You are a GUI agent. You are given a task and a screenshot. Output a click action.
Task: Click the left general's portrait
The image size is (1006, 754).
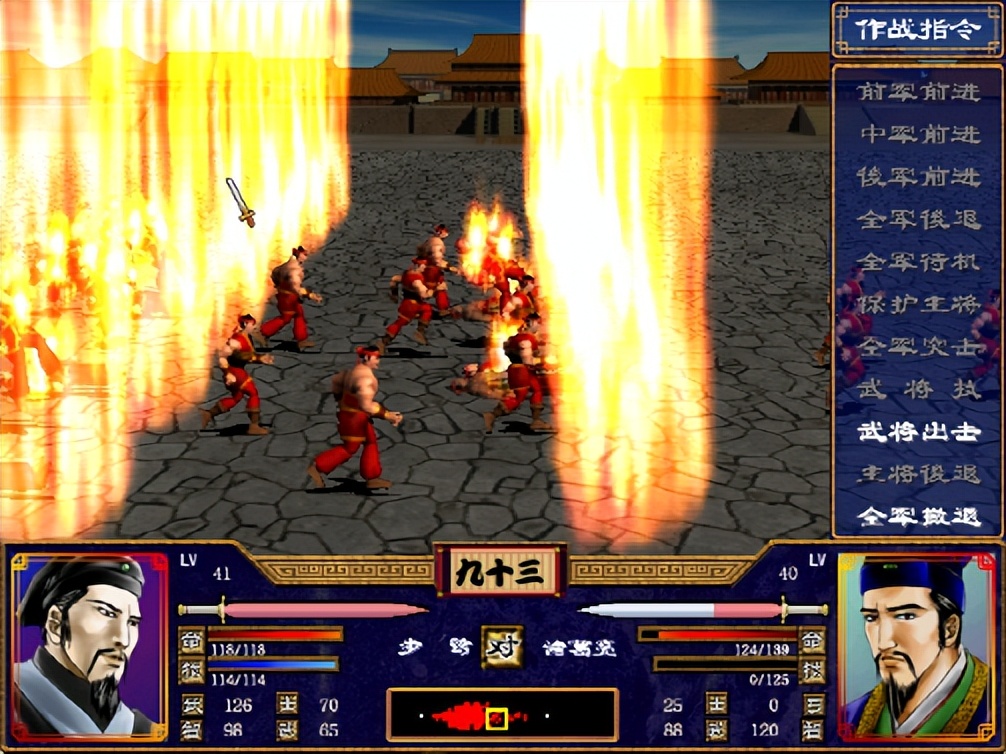pos(88,646)
